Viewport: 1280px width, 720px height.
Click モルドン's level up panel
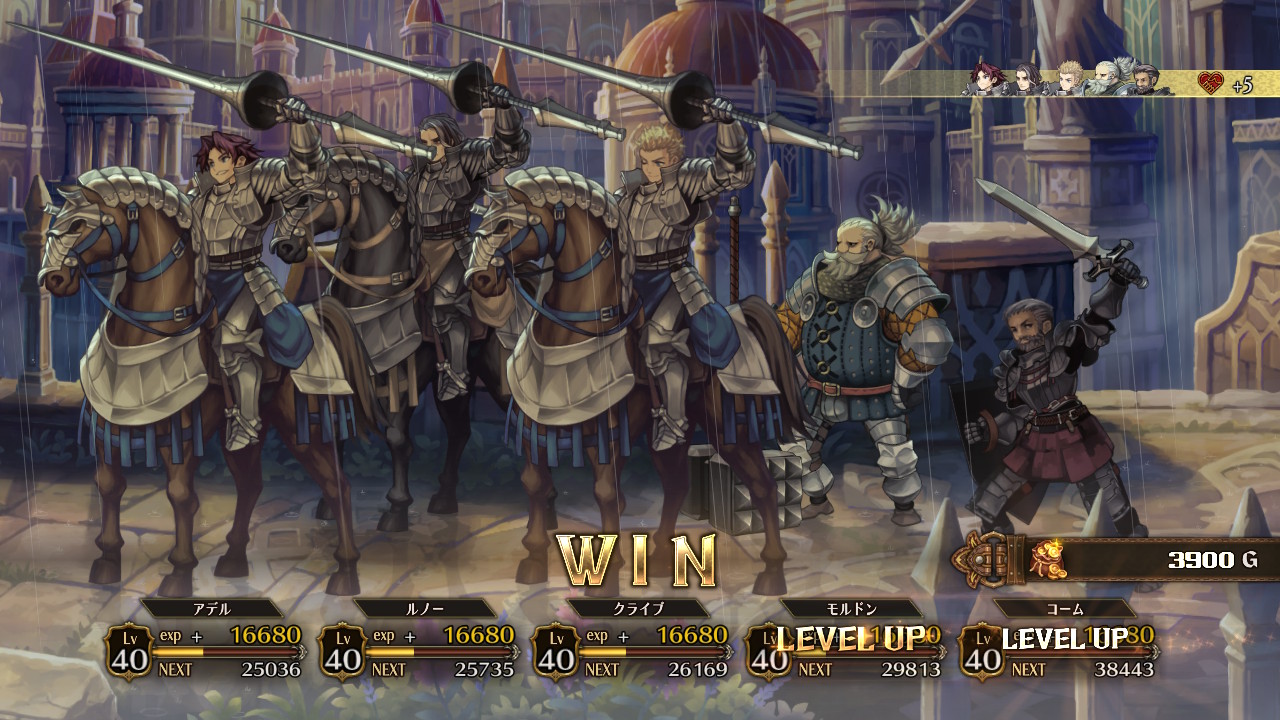point(845,648)
